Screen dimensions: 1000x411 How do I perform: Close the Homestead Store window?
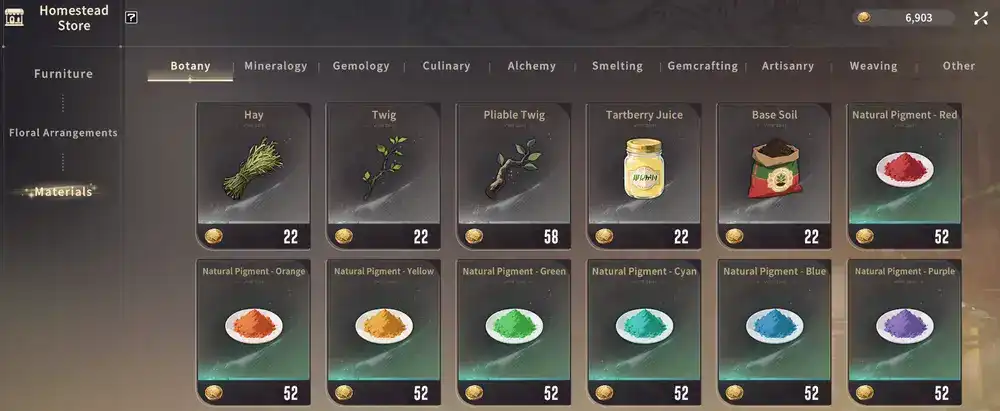click(x=980, y=18)
